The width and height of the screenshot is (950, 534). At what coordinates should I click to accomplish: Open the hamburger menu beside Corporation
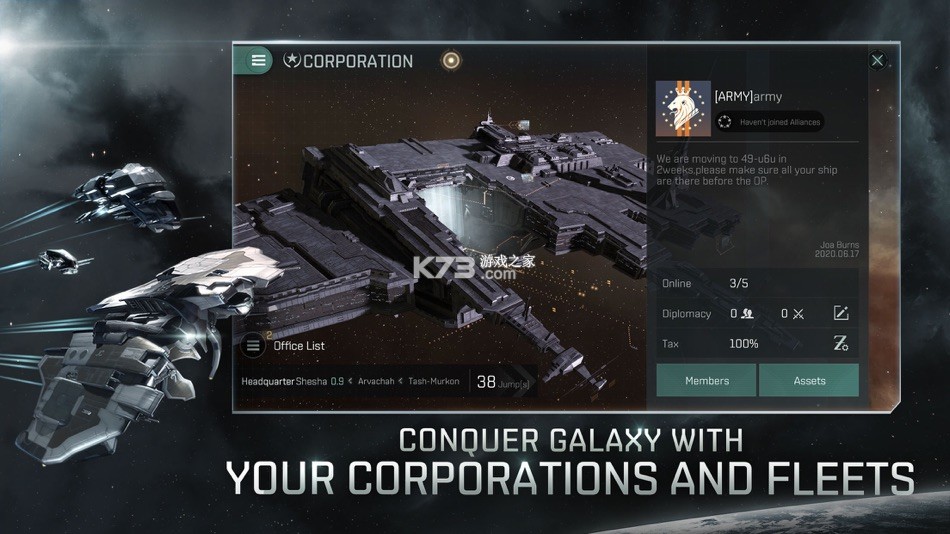point(258,61)
